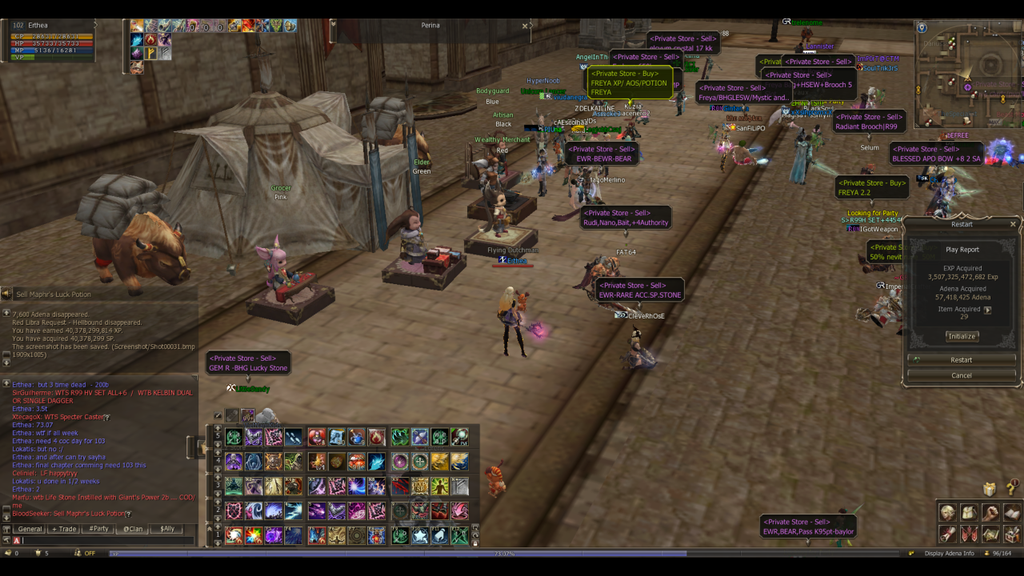Screen dimensions: 1024x576
Task: Open the +Trade chat tab
Action: click(65, 529)
